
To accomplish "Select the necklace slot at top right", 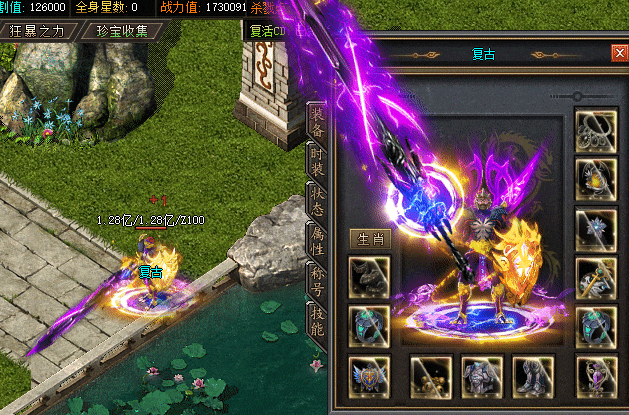I will 596,130.
